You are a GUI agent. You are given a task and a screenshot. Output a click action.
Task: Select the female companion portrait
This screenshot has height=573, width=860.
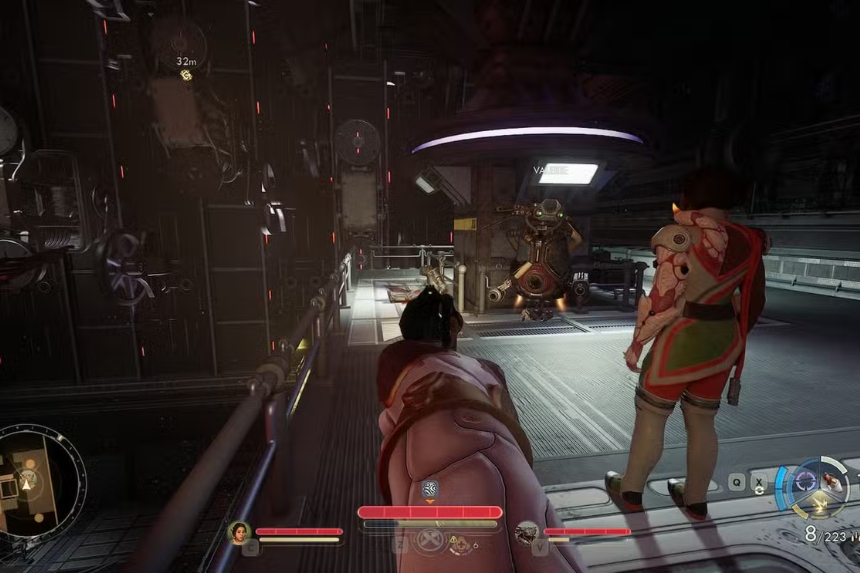pos(239,532)
